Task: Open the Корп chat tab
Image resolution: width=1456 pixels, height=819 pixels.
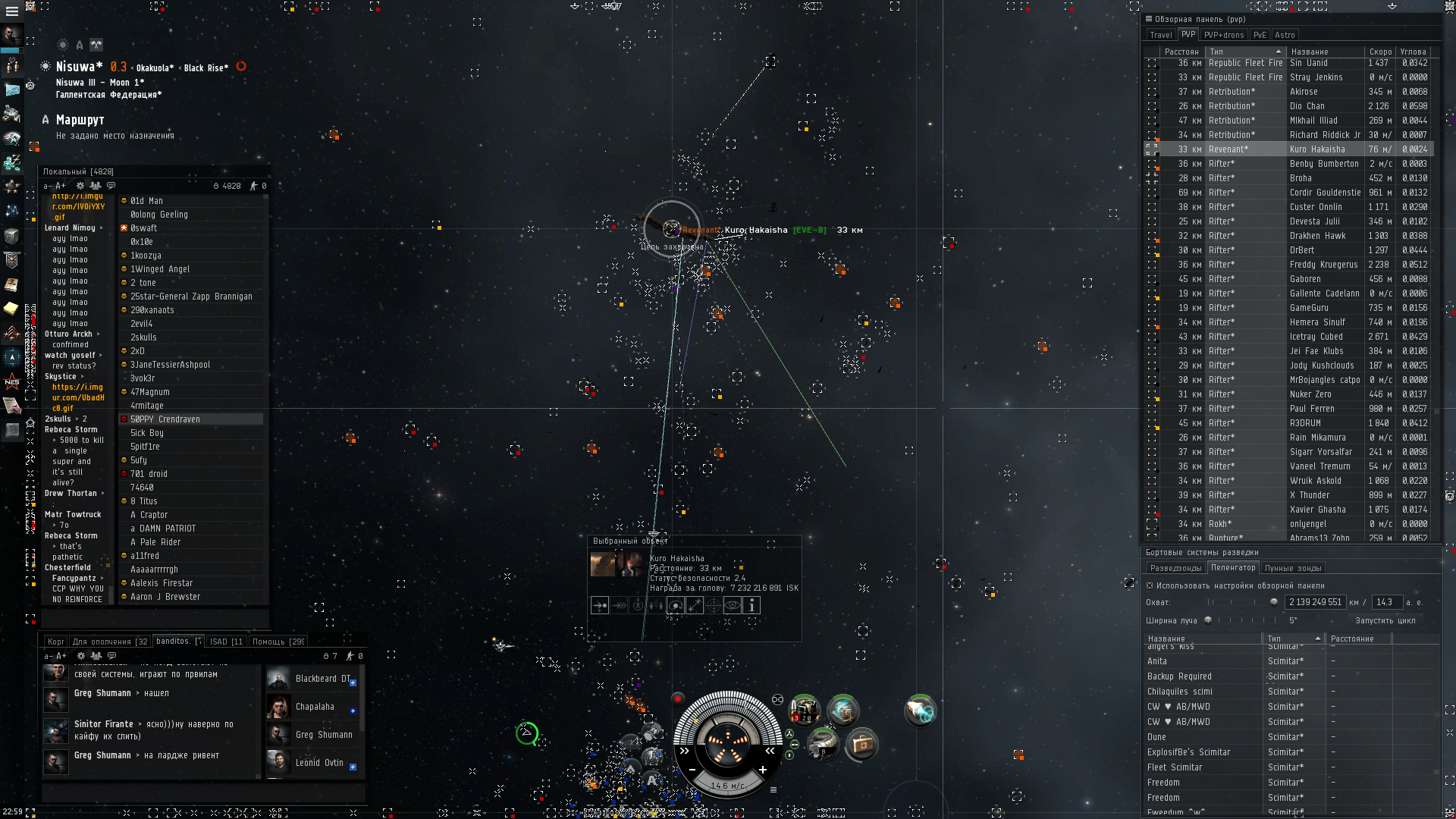Action: pyautogui.click(x=55, y=642)
